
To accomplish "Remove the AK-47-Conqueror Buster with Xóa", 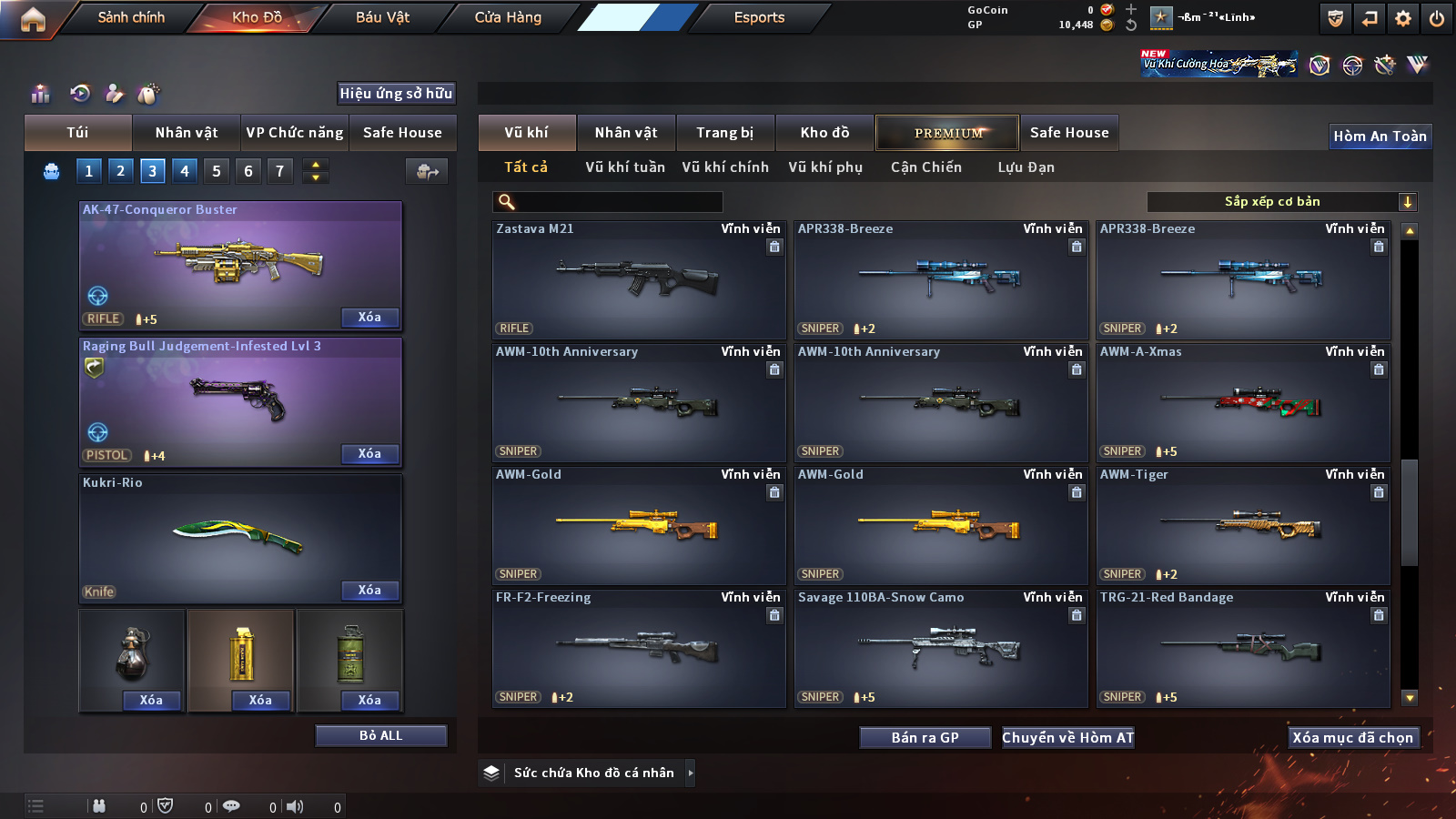I will (x=369, y=317).
